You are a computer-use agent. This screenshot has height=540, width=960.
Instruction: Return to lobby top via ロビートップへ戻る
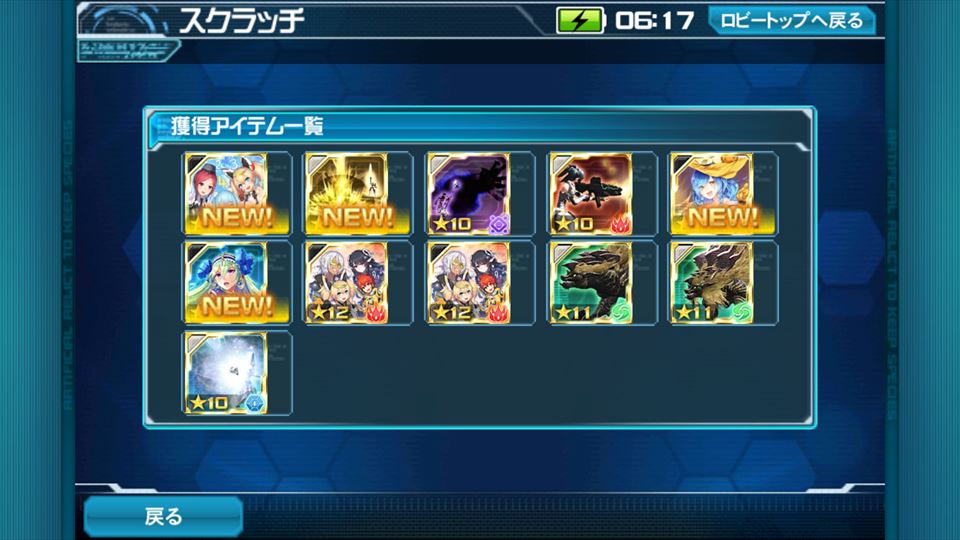tap(791, 21)
